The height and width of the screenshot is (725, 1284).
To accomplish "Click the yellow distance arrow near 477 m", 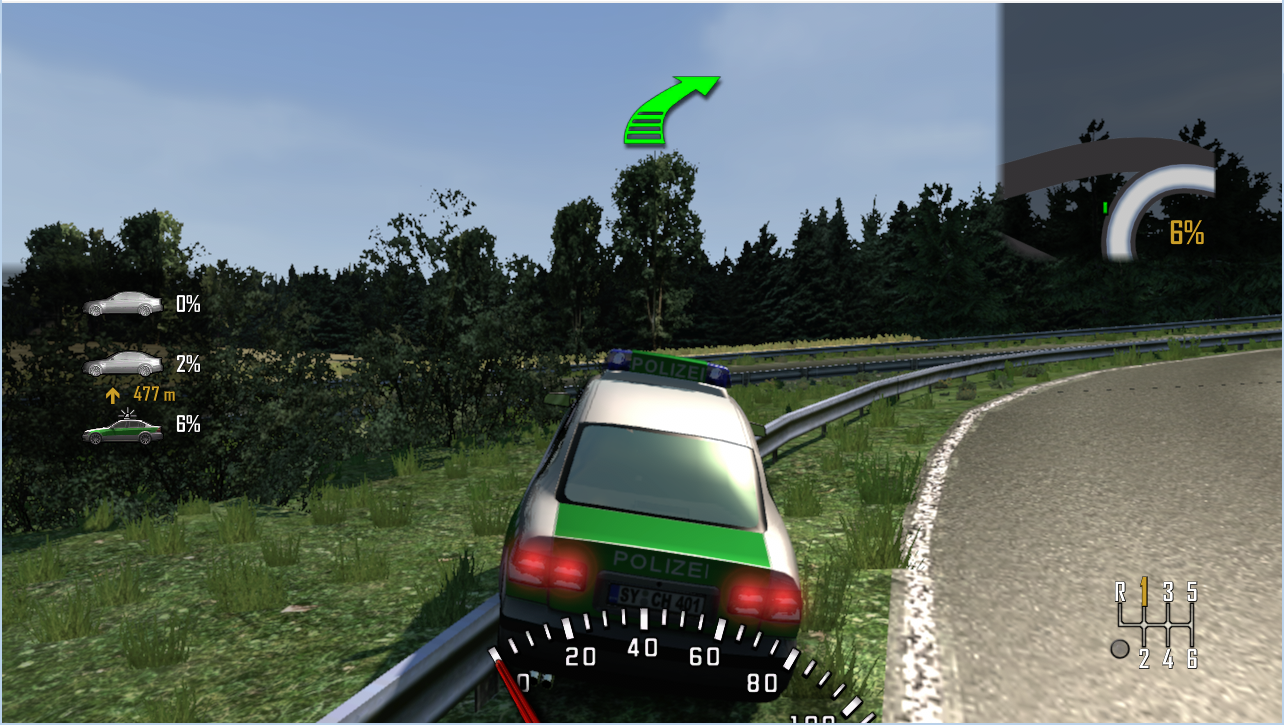I will click(112, 394).
